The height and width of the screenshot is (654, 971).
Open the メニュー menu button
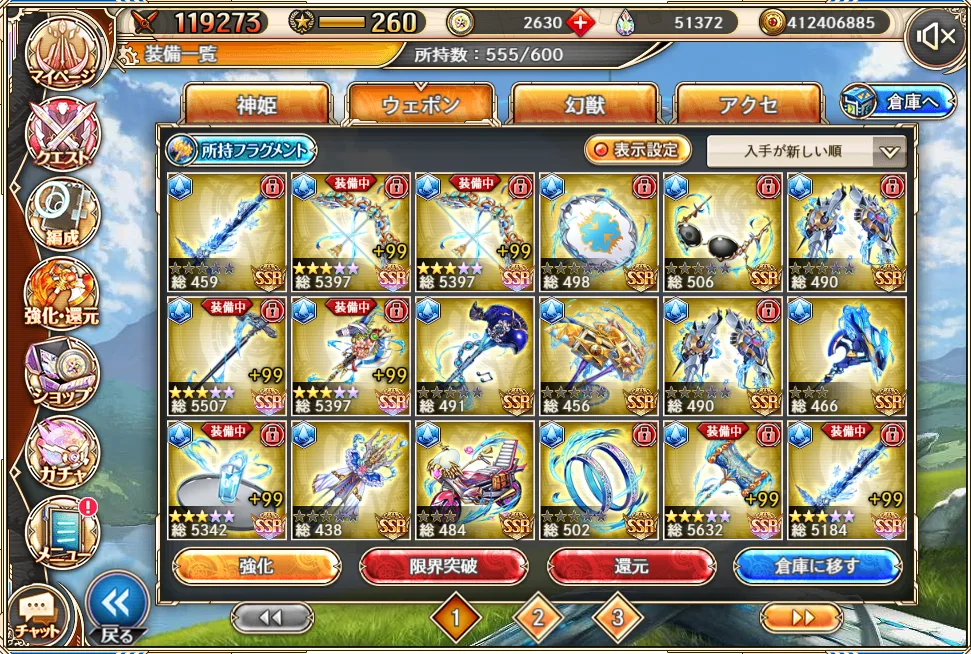coord(63,530)
